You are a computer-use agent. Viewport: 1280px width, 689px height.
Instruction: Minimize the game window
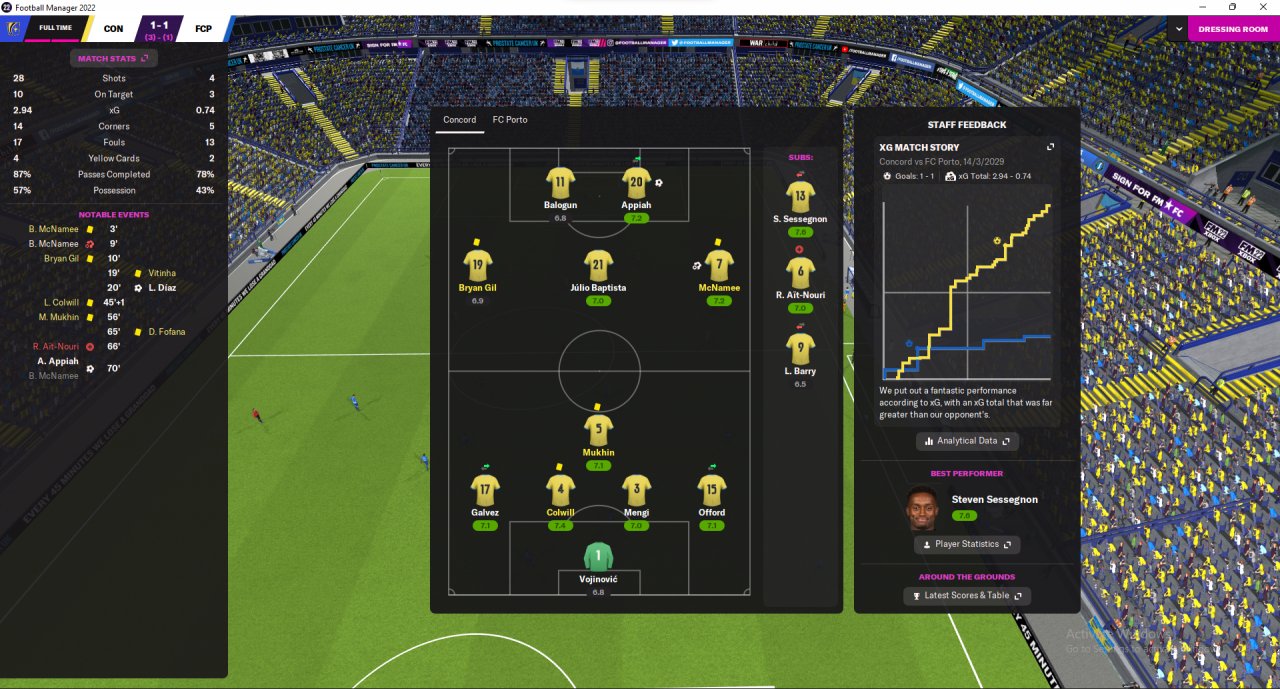pos(1205,7)
